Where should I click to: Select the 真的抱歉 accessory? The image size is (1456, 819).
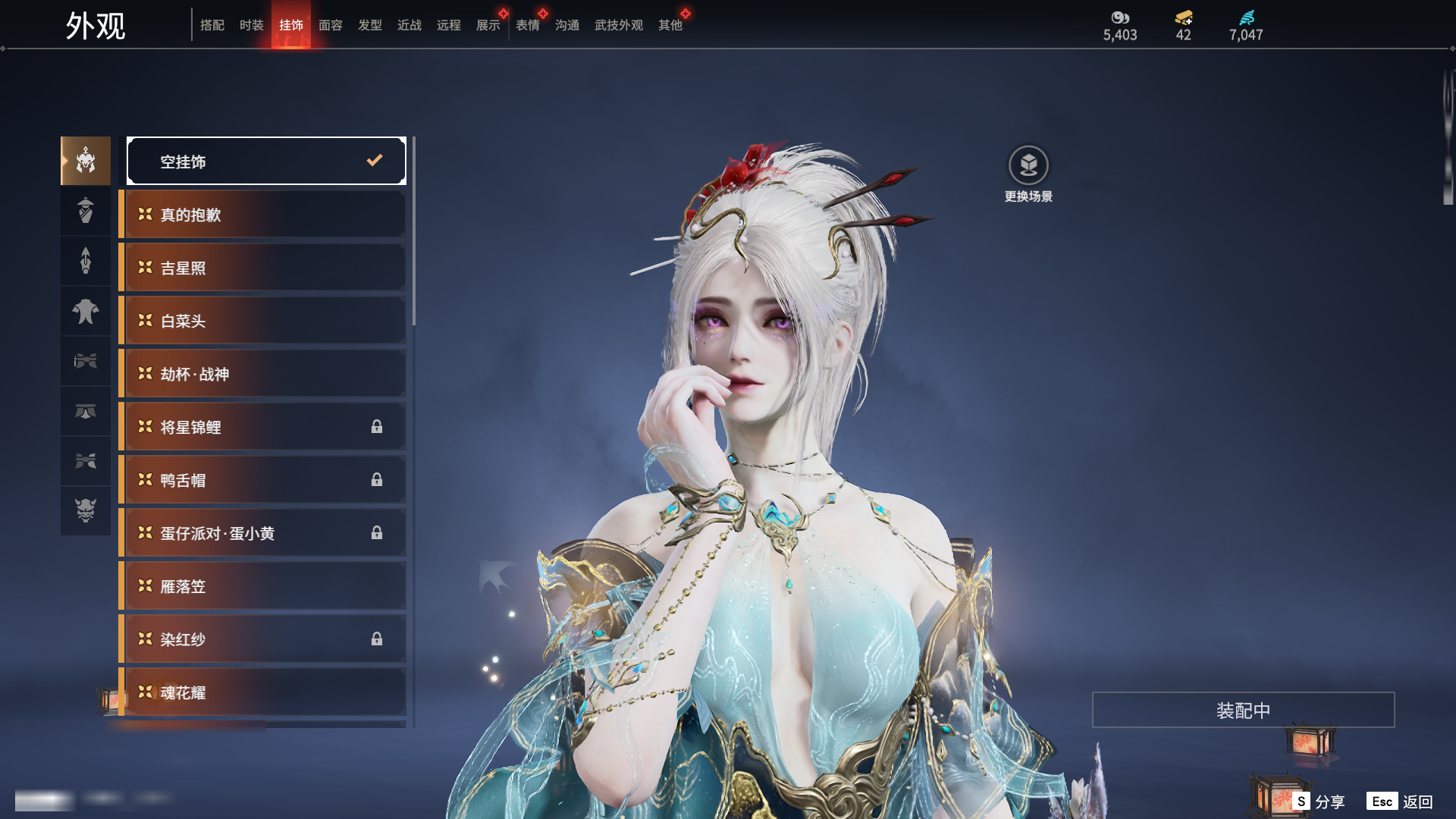click(x=262, y=215)
